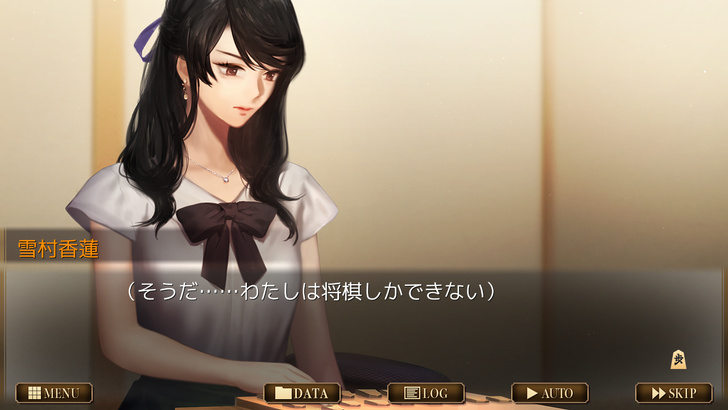
Task: Show the dialogue LOG
Action: tap(426, 393)
